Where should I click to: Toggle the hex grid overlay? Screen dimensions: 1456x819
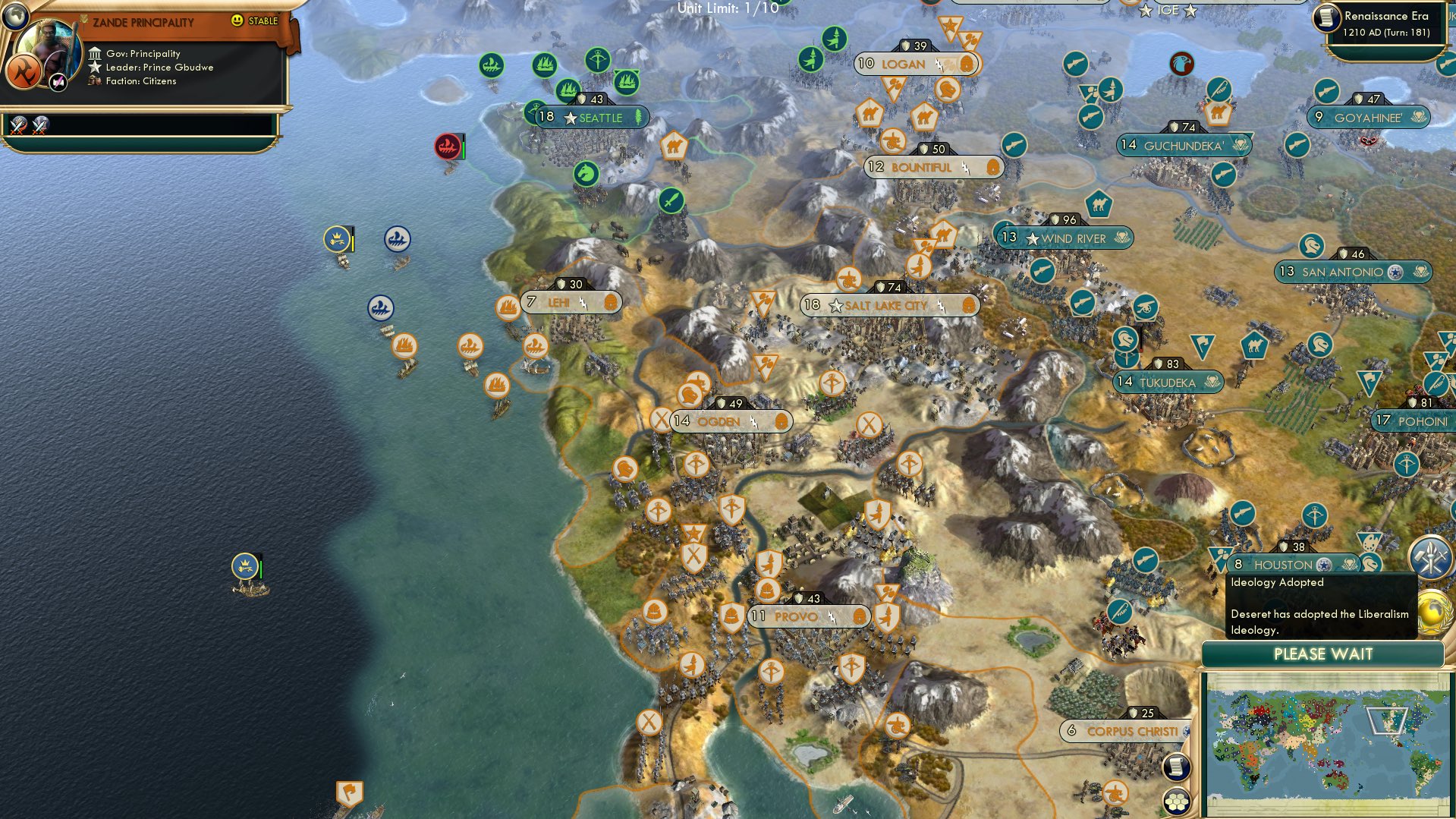1175,802
